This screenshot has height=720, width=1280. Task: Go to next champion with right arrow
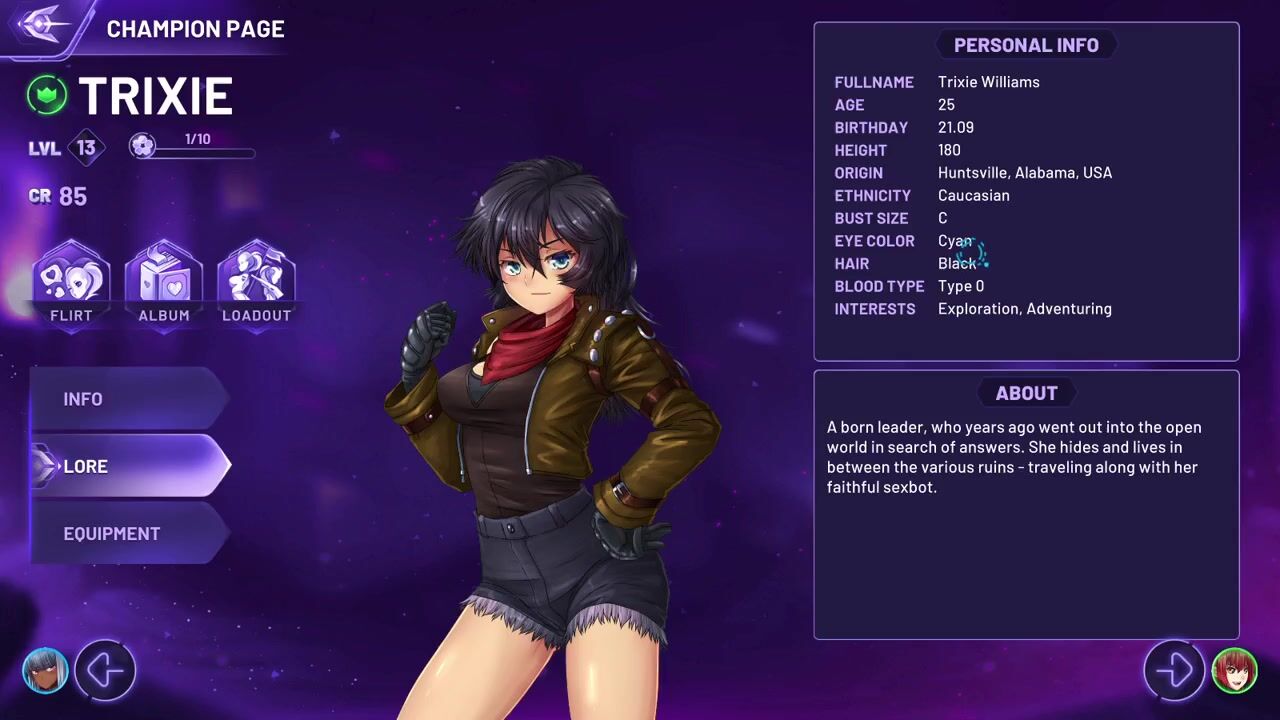click(1174, 671)
